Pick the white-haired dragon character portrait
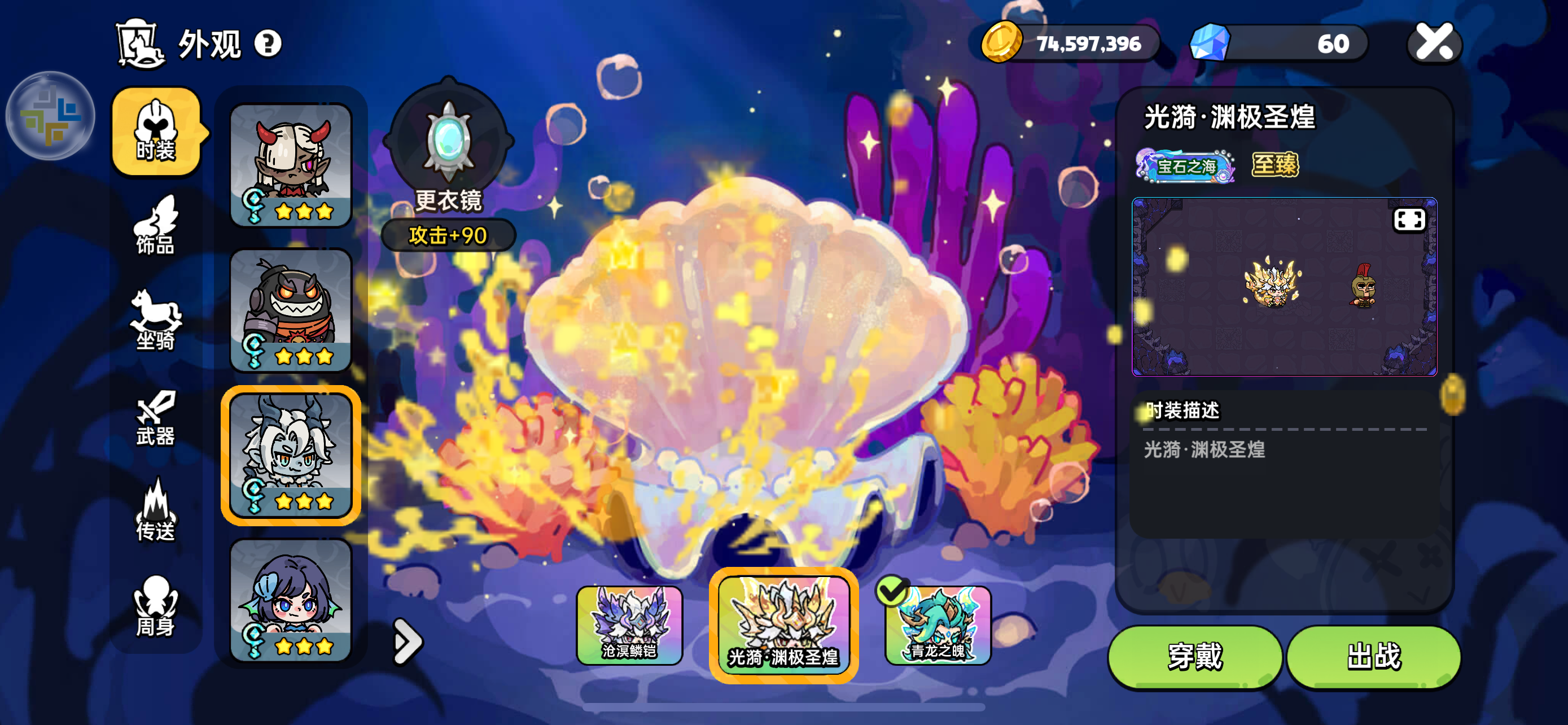1568x725 pixels. tap(291, 455)
